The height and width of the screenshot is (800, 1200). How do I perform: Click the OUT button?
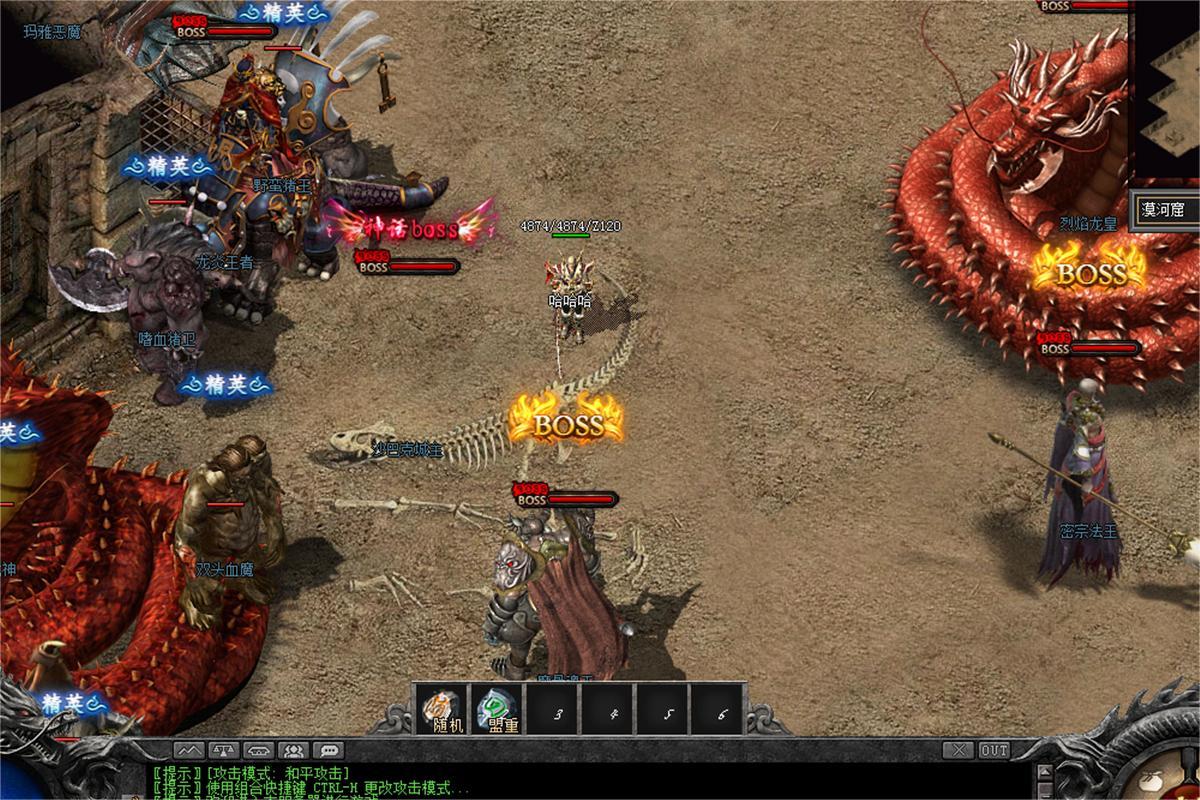[x=994, y=750]
